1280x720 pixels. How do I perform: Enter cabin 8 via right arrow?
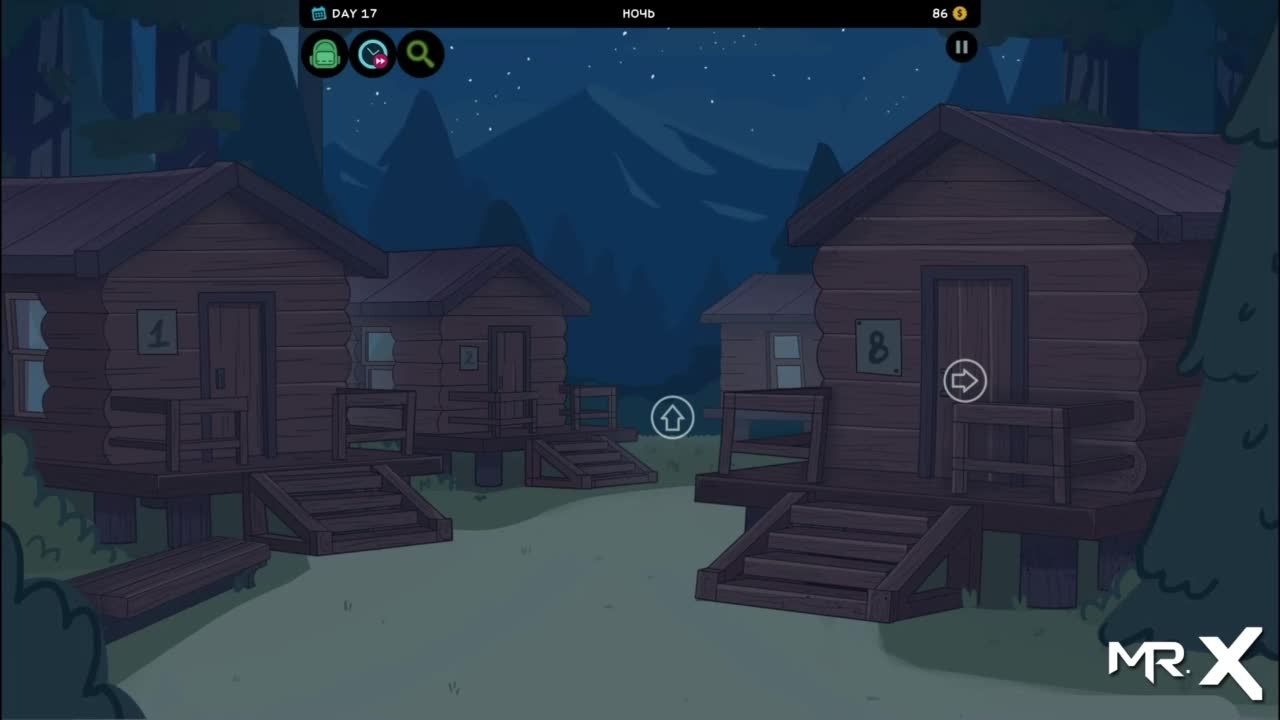[x=964, y=381]
